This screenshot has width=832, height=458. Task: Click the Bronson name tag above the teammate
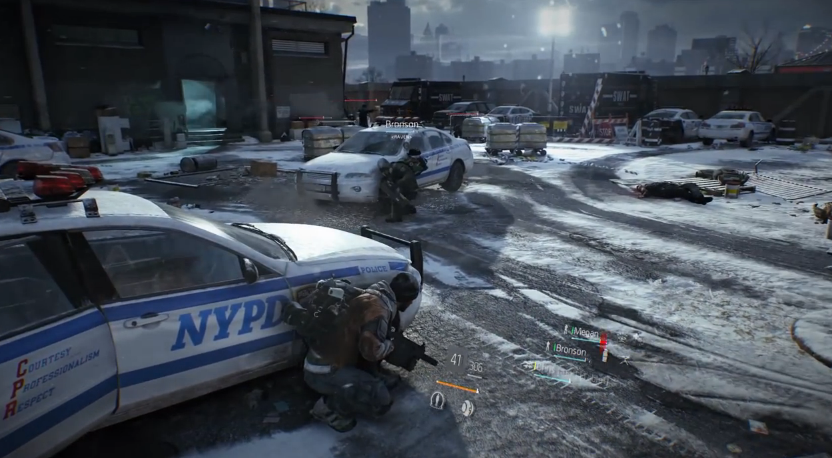point(402,125)
